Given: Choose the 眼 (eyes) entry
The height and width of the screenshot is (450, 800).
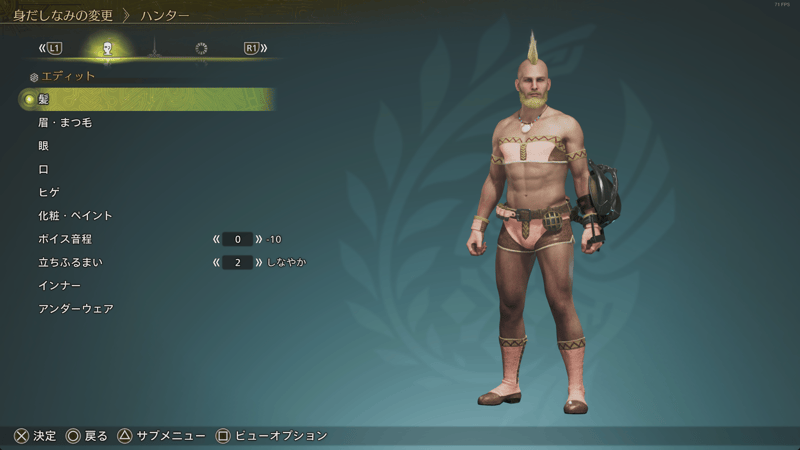Looking at the screenshot, I should pos(44,146).
